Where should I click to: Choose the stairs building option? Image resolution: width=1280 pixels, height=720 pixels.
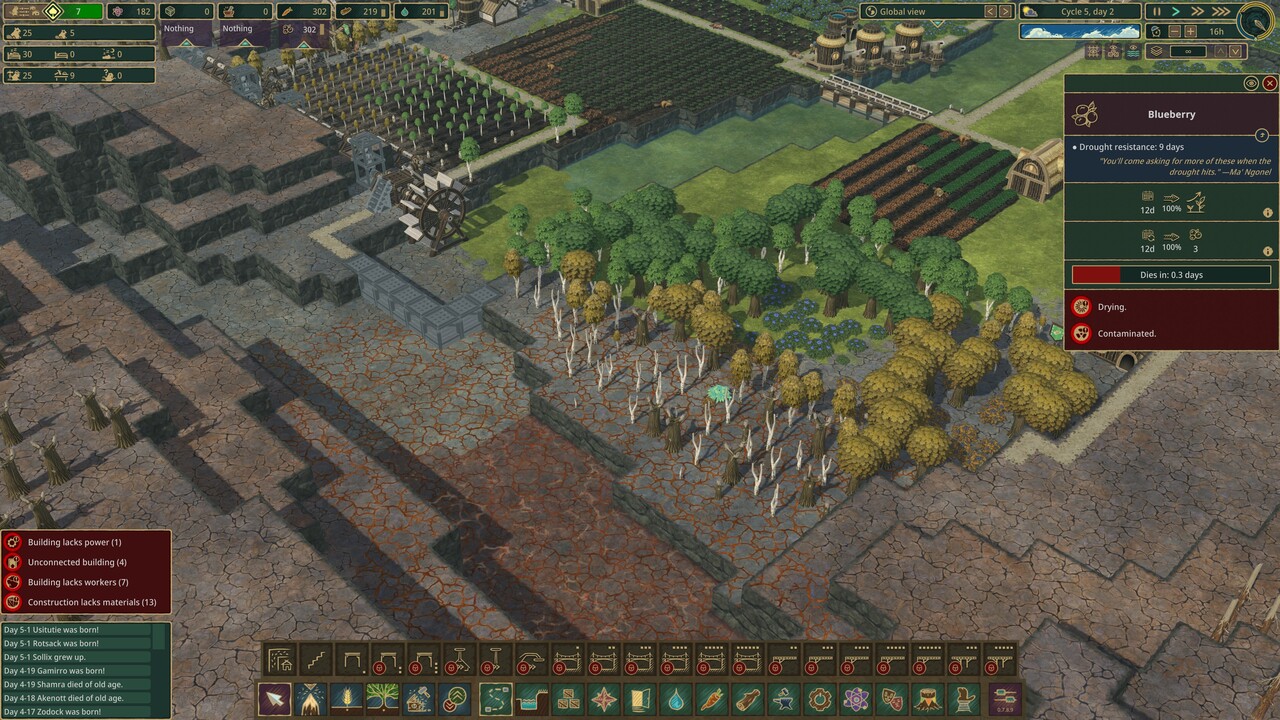click(317, 660)
